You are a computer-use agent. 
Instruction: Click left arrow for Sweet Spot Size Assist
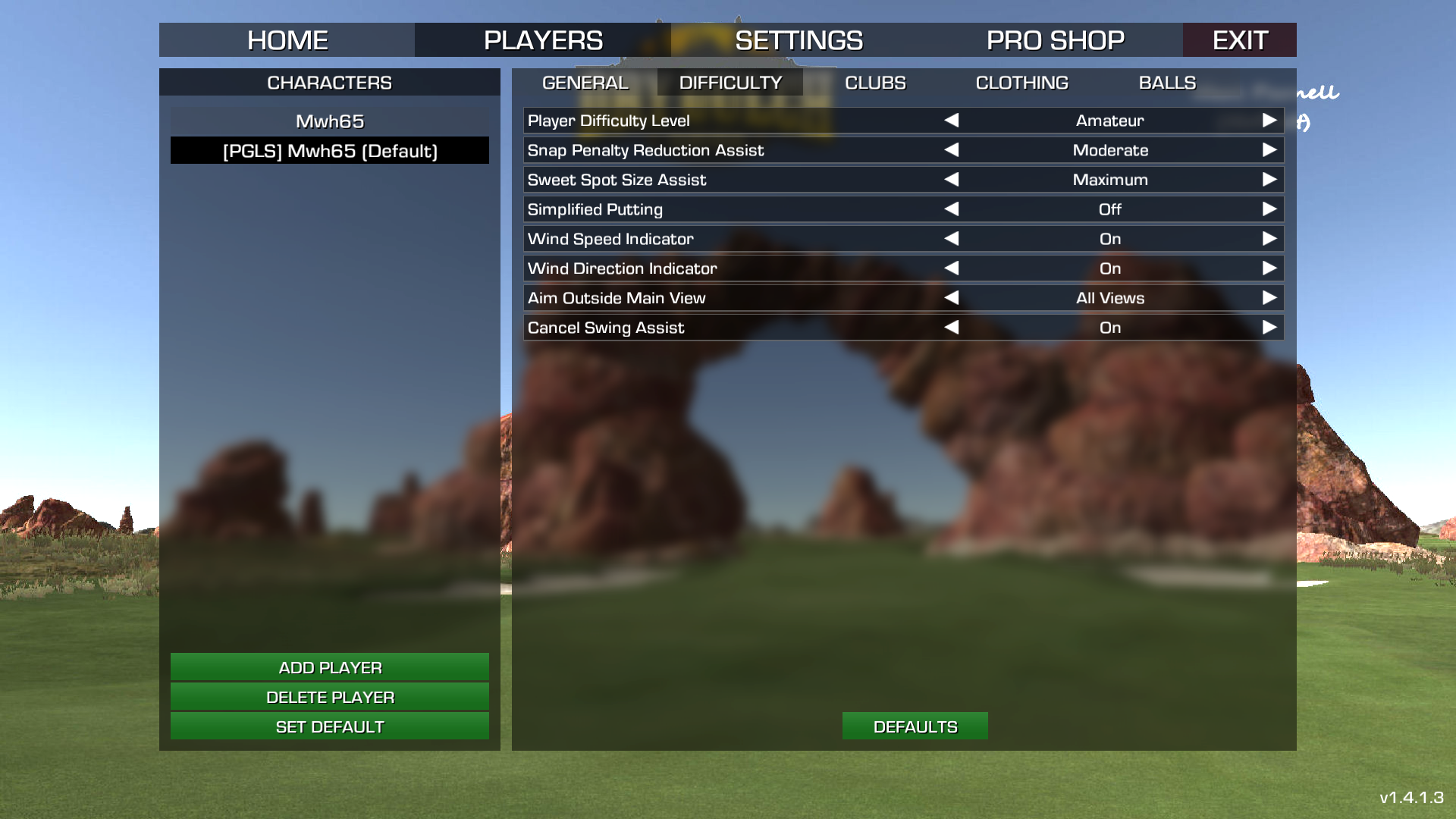(x=952, y=180)
